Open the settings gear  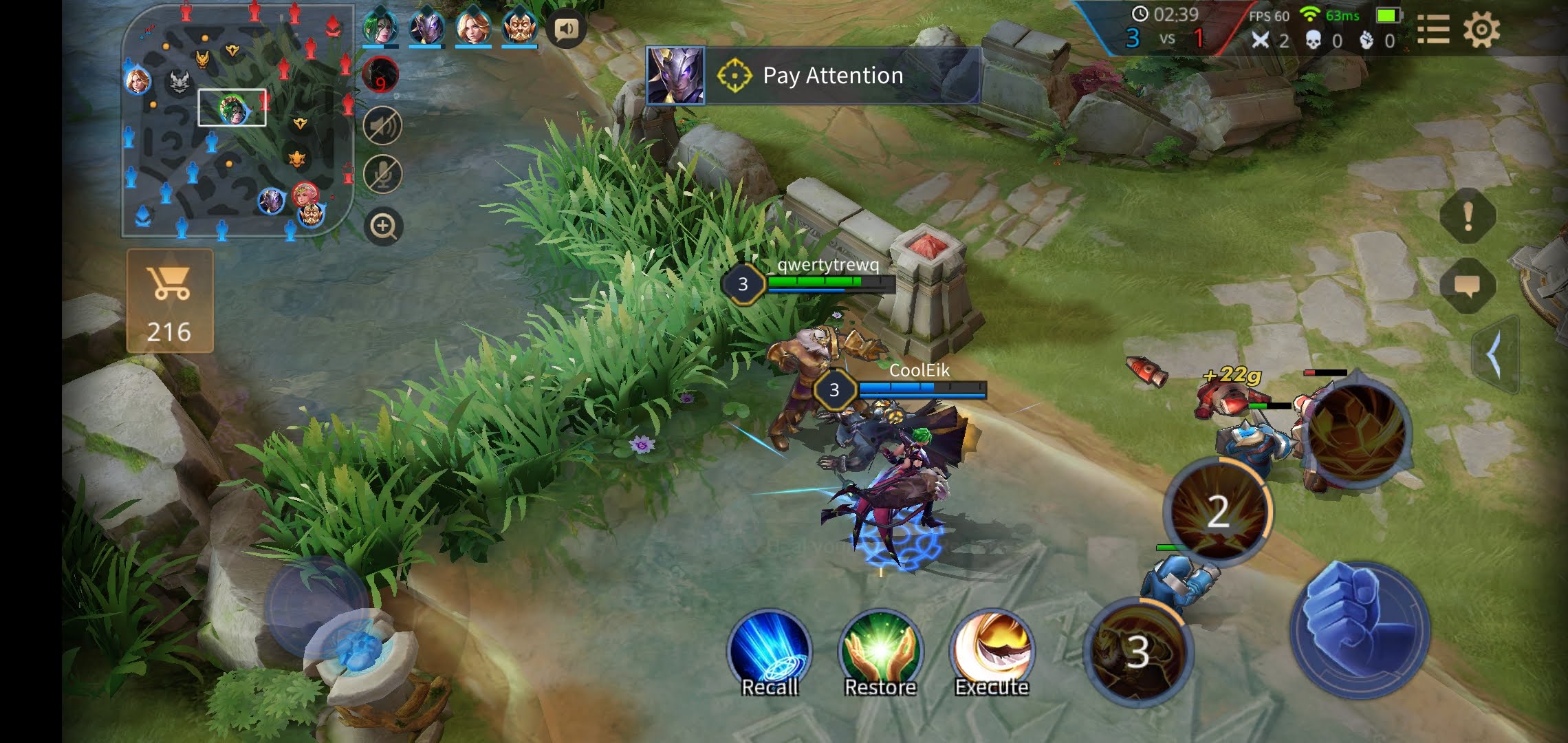coord(1481,30)
